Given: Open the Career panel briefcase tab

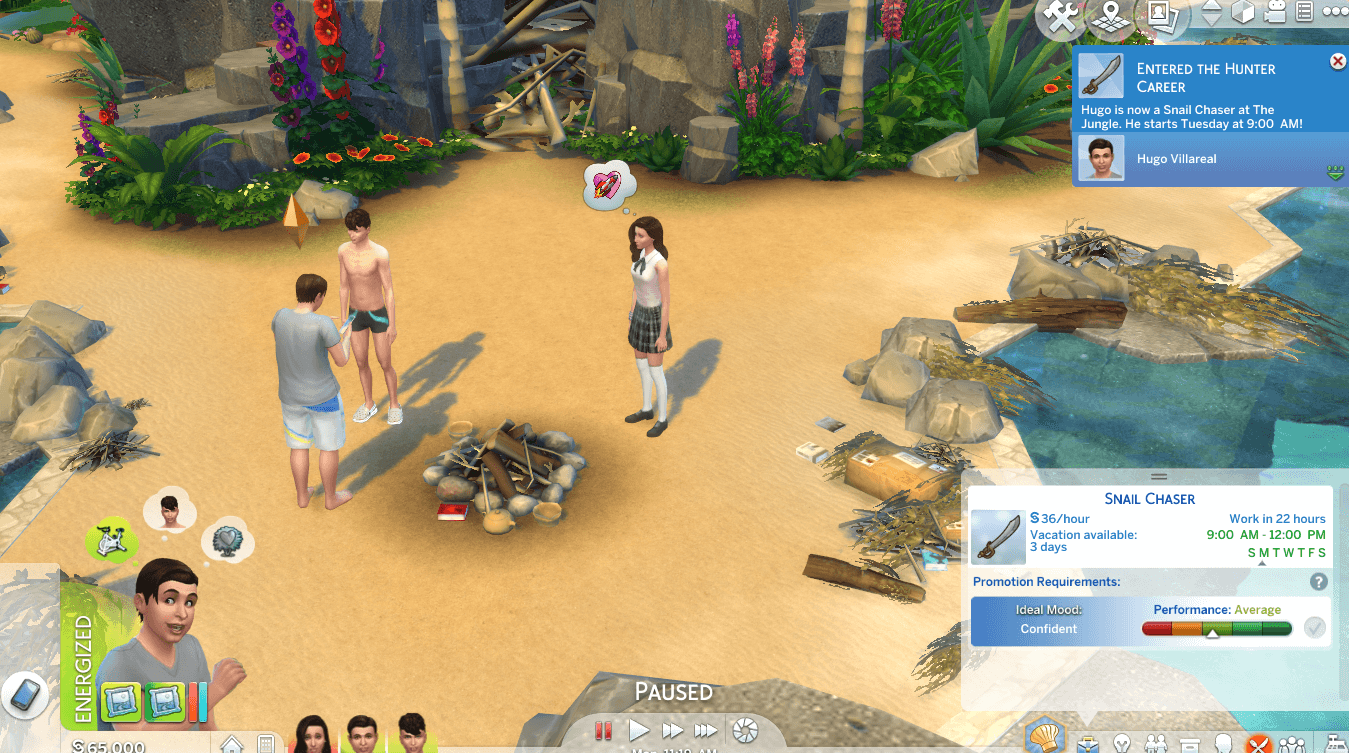Looking at the screenshot, I should (1087, 743).
